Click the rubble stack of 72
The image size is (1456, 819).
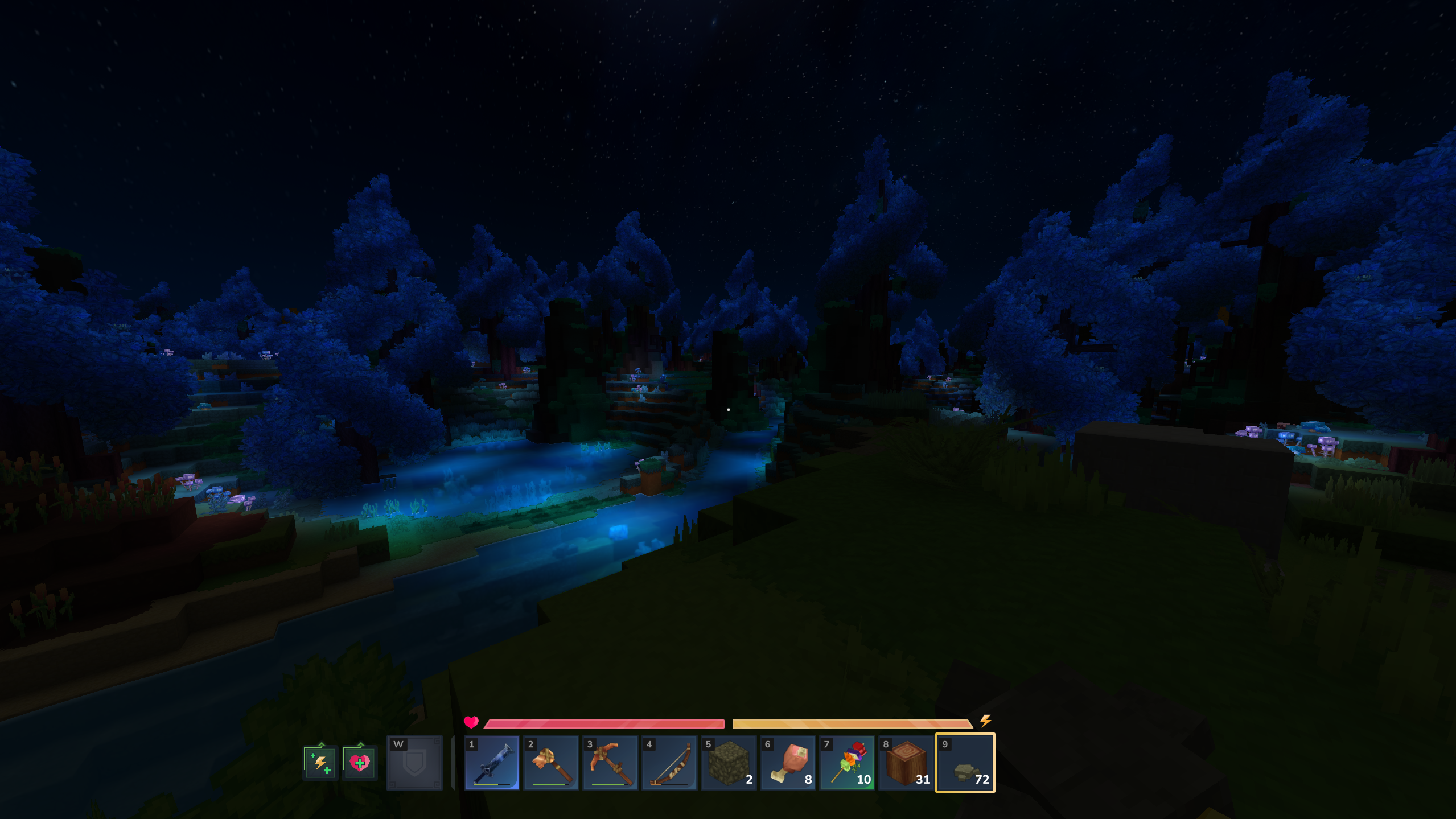[x=965, y=763]
